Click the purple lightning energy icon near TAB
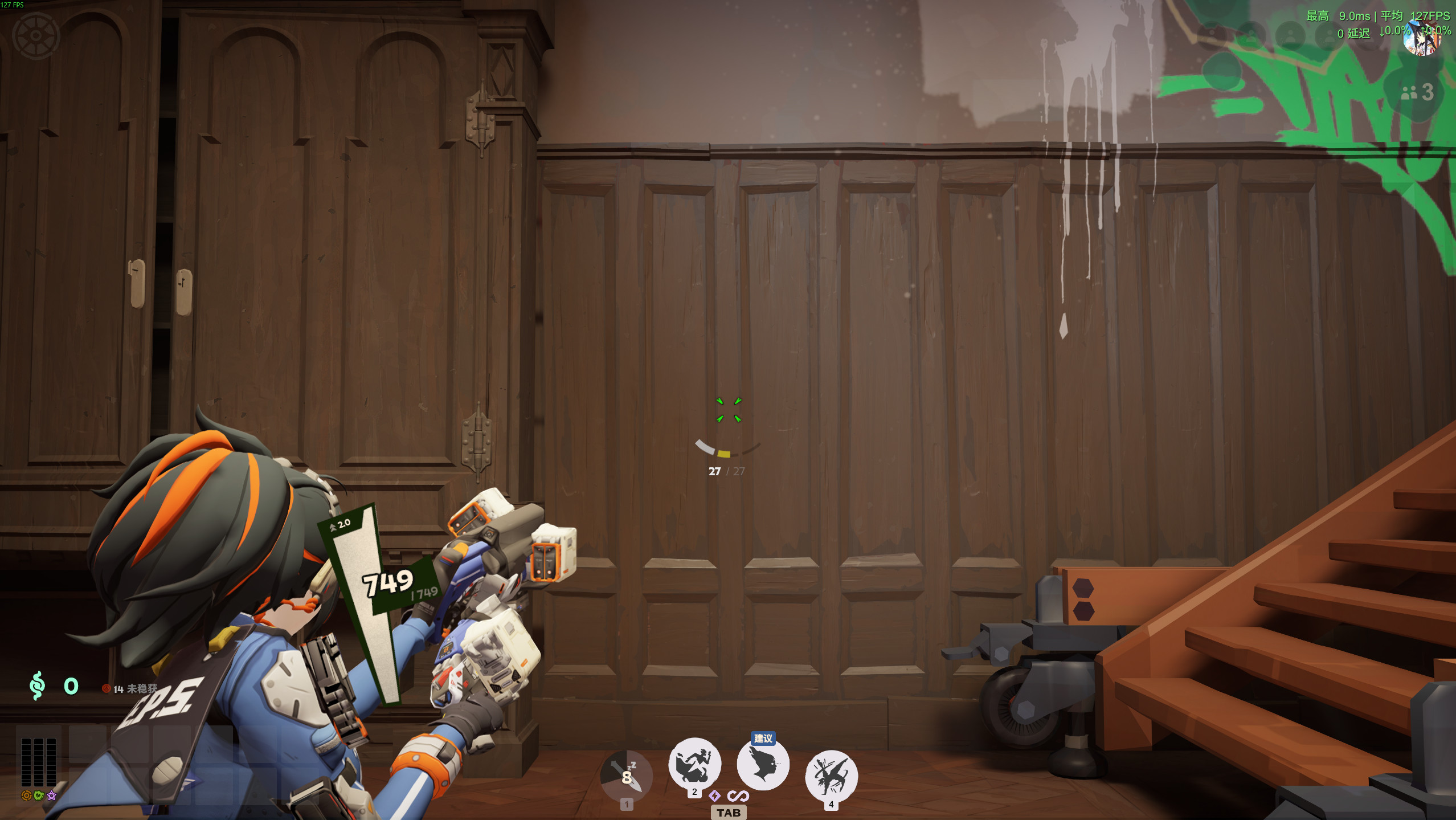The width and height of the screenshot is (1456, 820). click(x=714, y=797)
